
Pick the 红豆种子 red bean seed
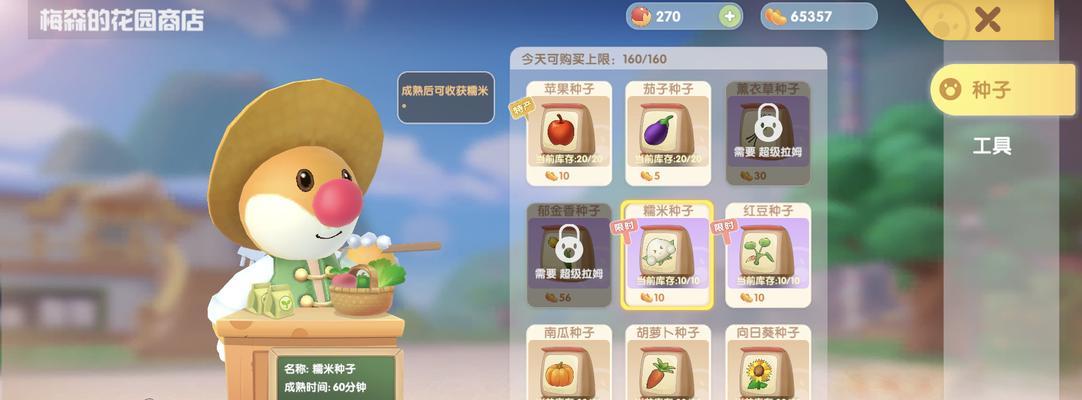[x=767, y=255]
